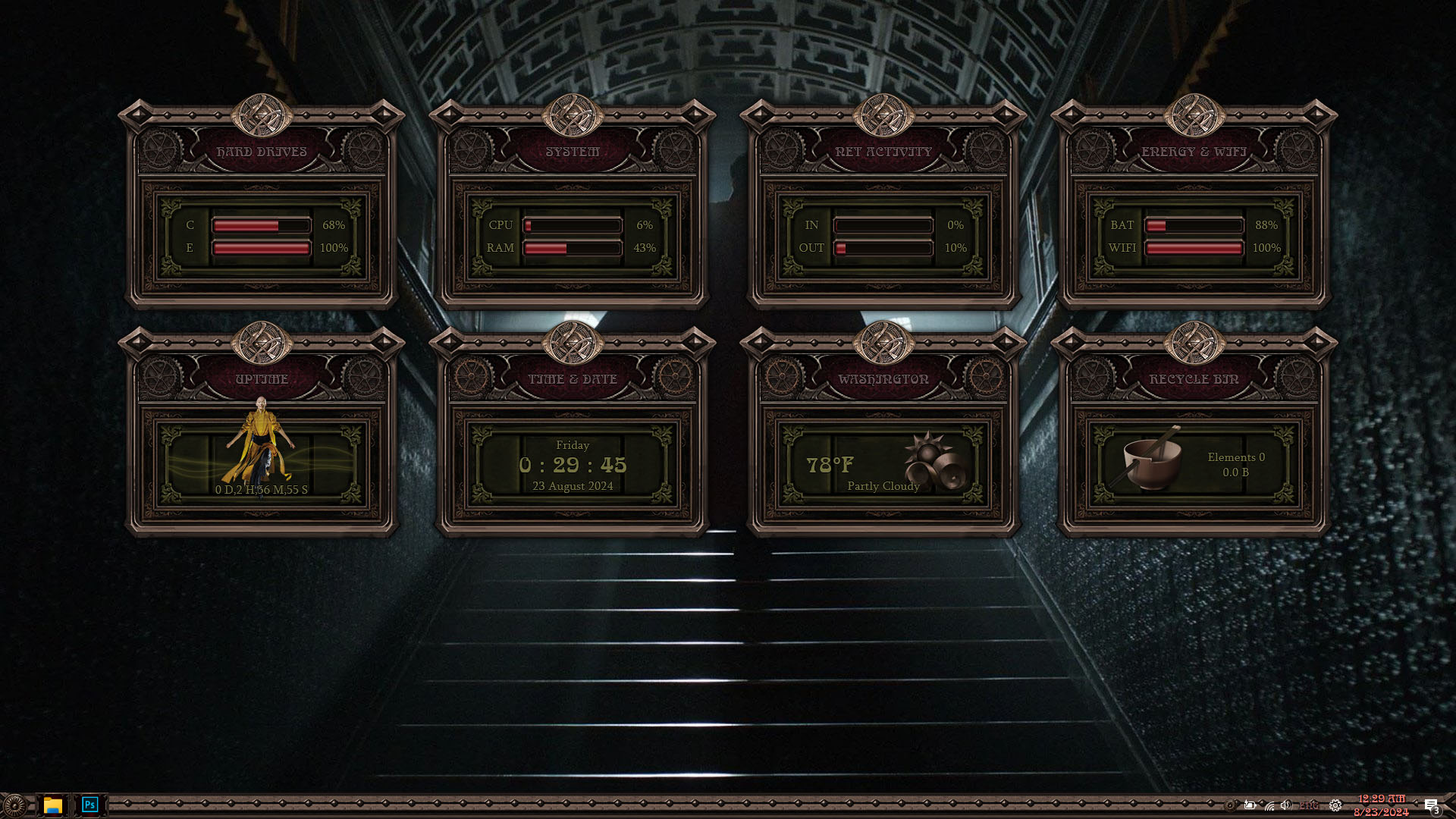
Task: Open Photoshop from the taskbar
Action: [x=89, y=805]
